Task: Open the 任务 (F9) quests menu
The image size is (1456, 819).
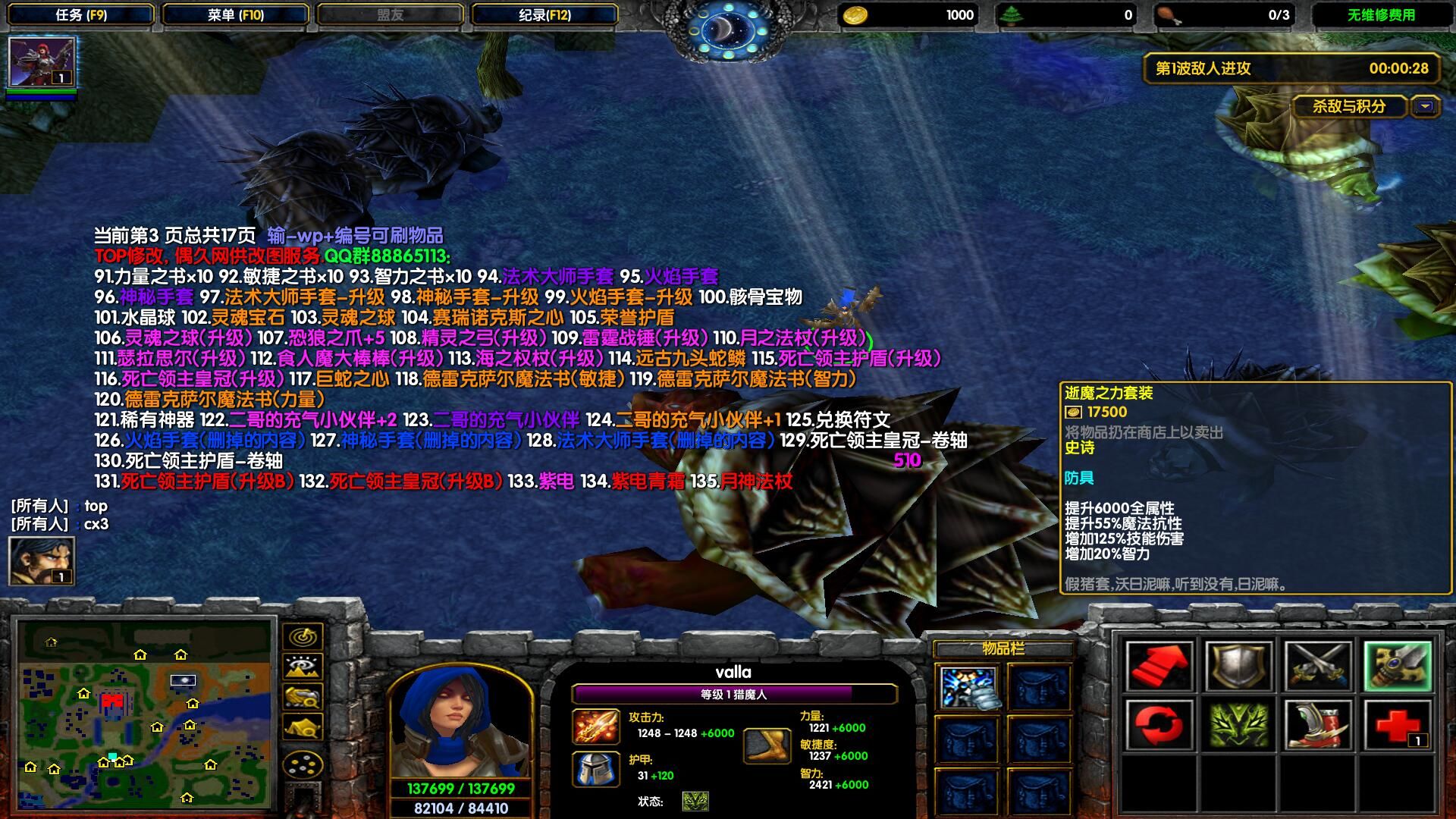Action: tap(81, 14)
